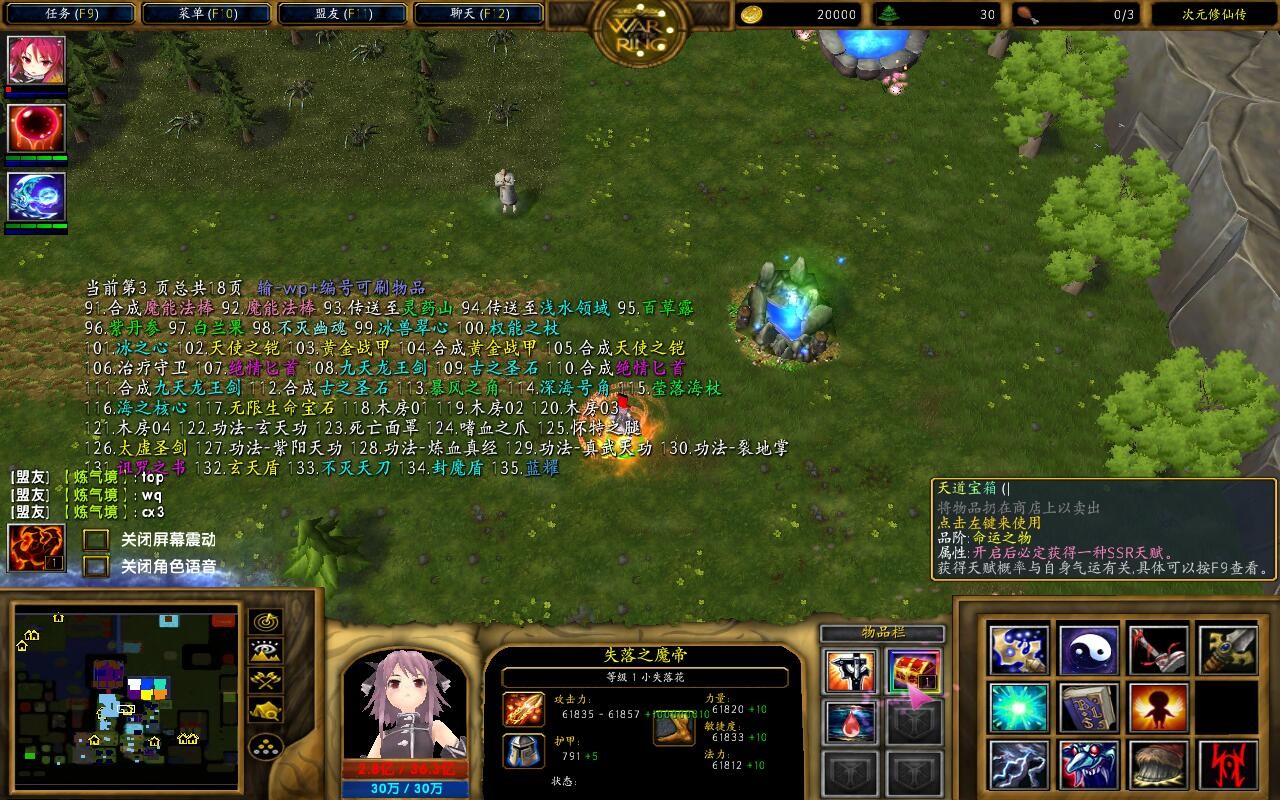
Task: Select the blood drop inventory item
Action: tap(851, 722)
